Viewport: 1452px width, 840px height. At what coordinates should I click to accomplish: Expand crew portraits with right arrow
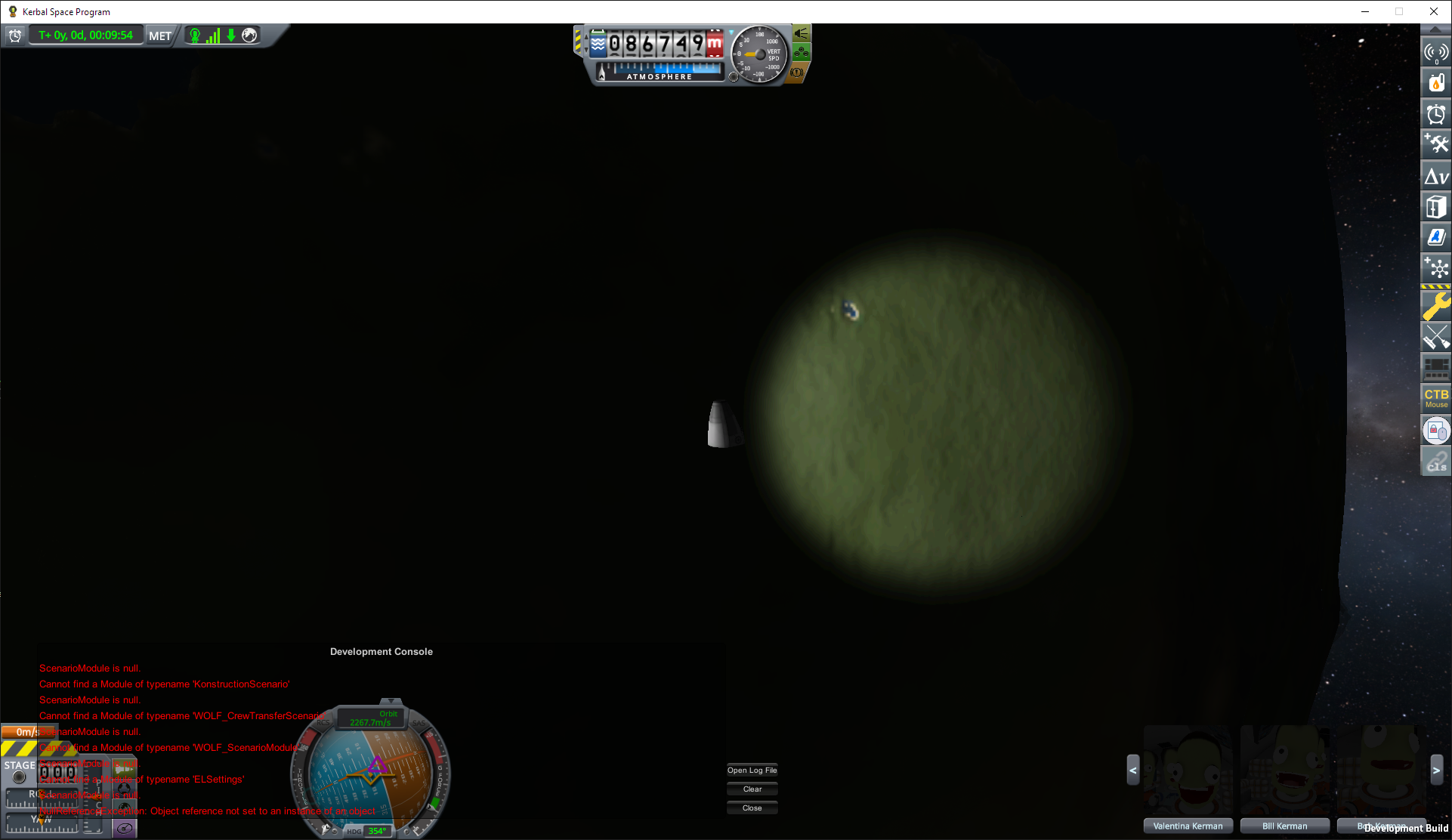point(1435,770)
